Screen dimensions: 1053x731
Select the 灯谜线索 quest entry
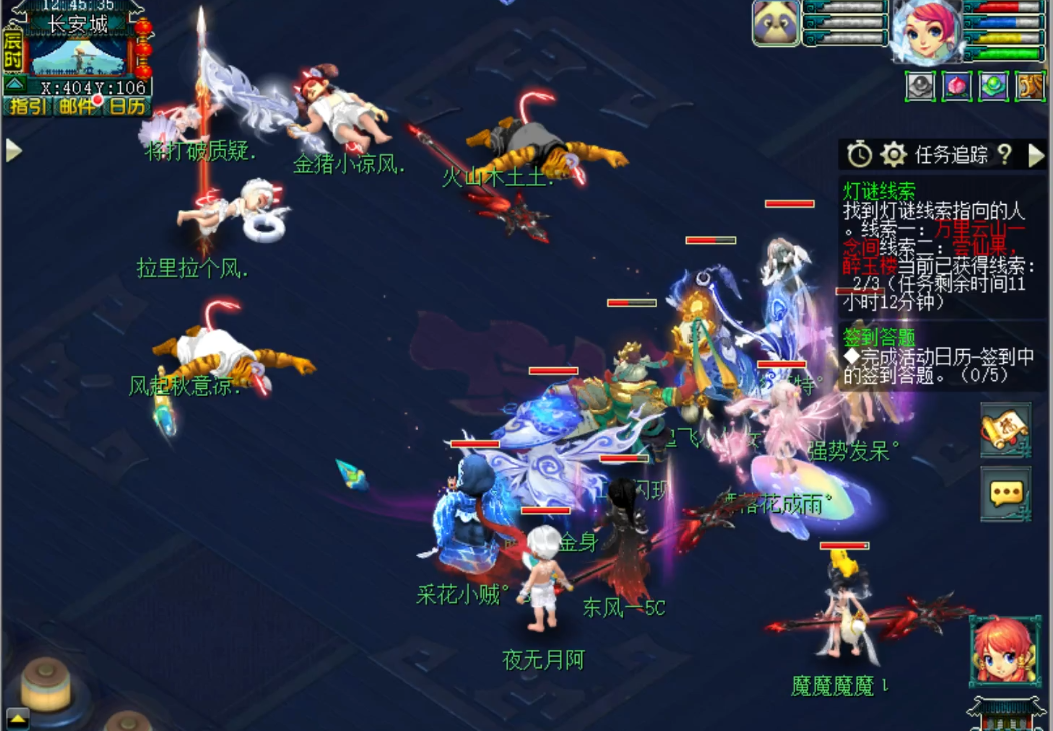(880, 190)
